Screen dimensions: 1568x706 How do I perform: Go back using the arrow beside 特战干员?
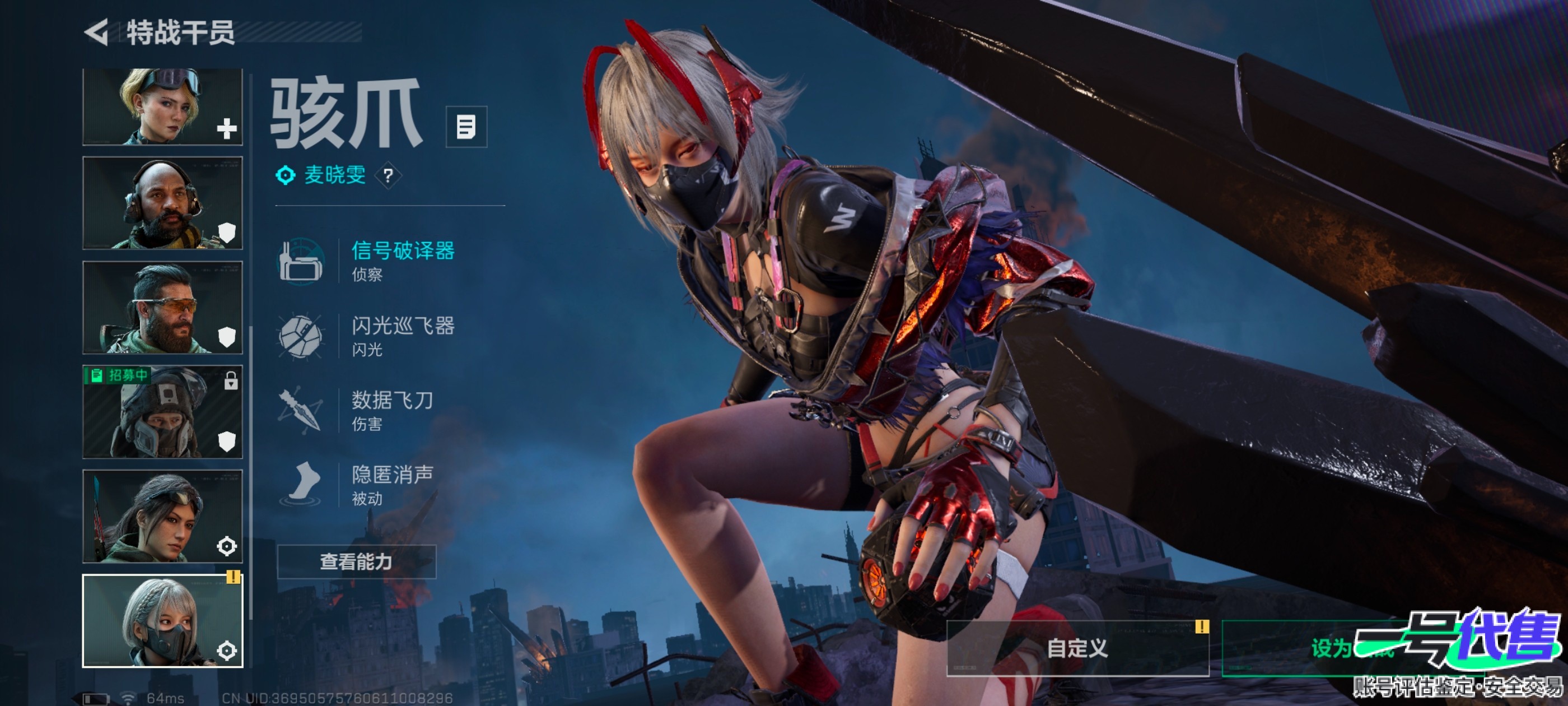(x=97, y=32)
